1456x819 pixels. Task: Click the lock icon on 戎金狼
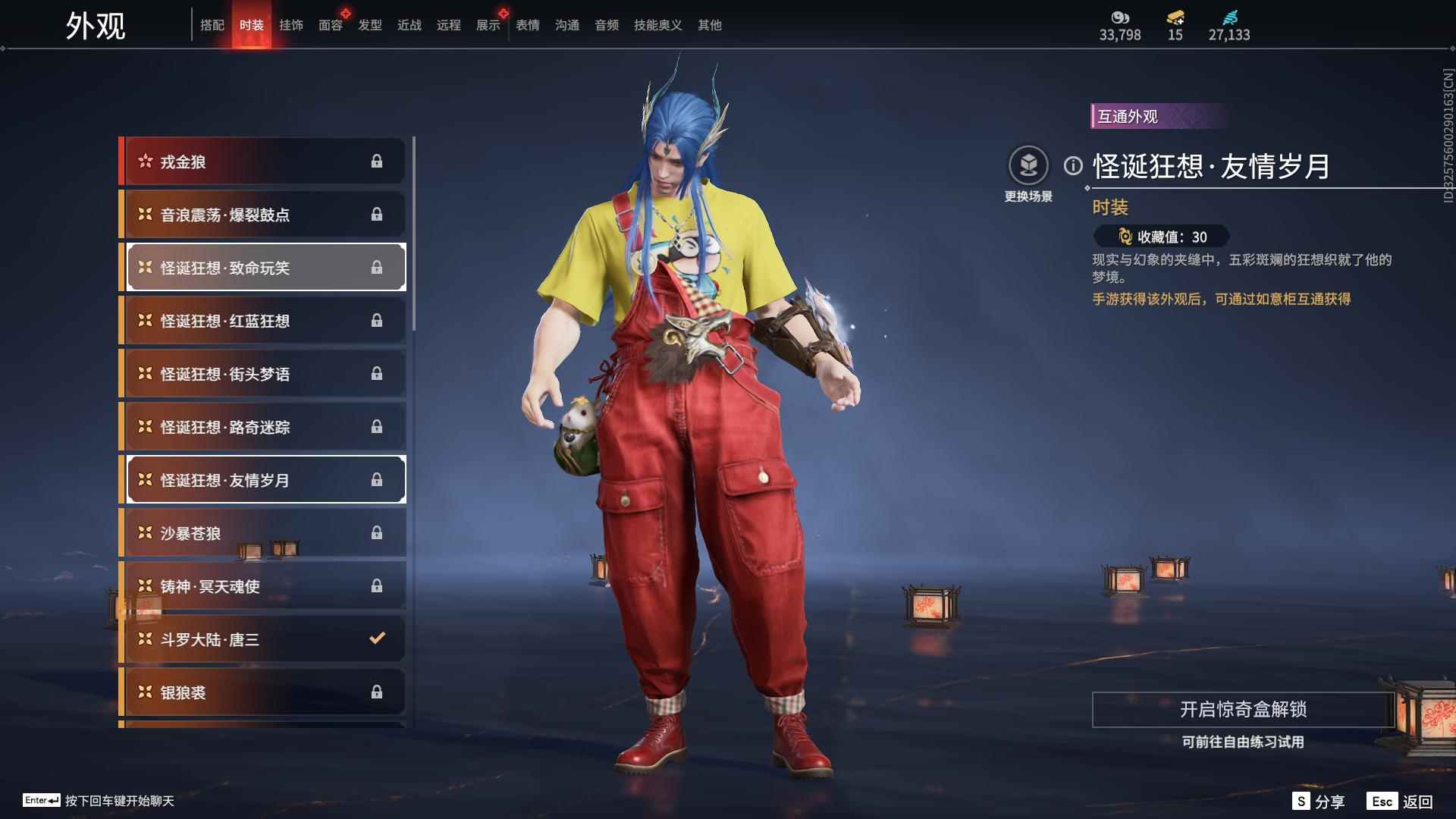tap(378, 161)
